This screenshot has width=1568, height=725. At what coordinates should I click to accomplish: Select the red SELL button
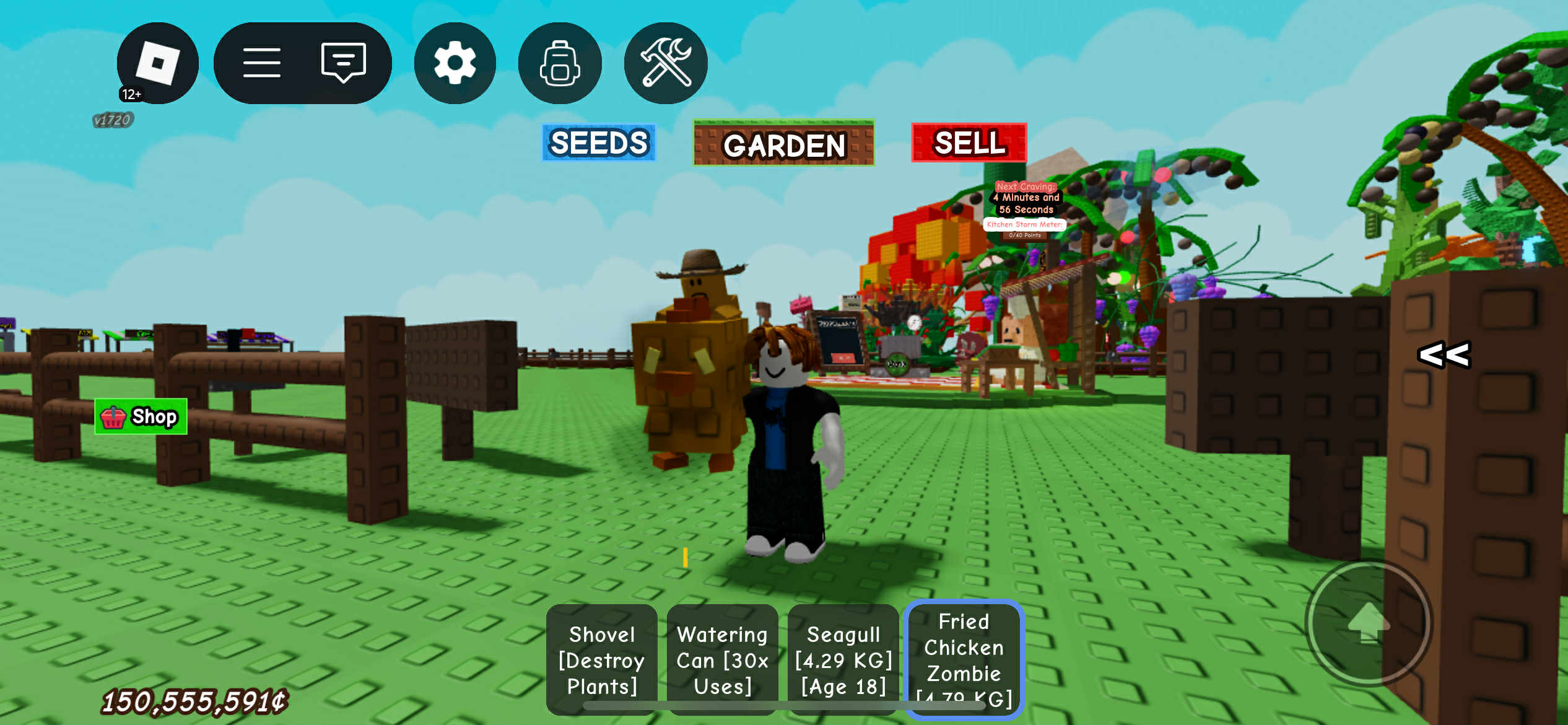969,143
